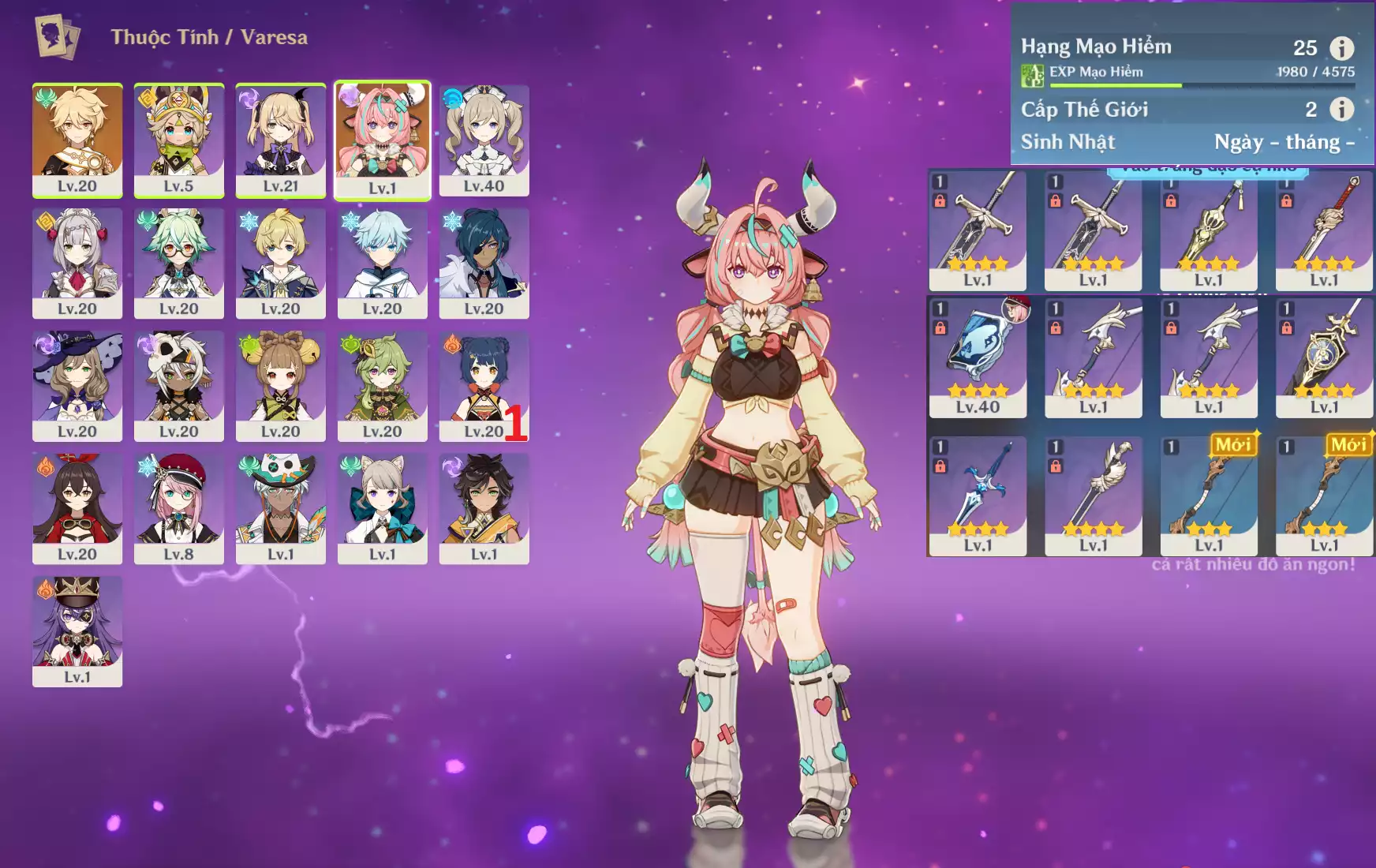This screenshot has width=1376, height=868.
Task: Click the character archive icon beside Thuộc Tính
Action: [x=58, y=37]
